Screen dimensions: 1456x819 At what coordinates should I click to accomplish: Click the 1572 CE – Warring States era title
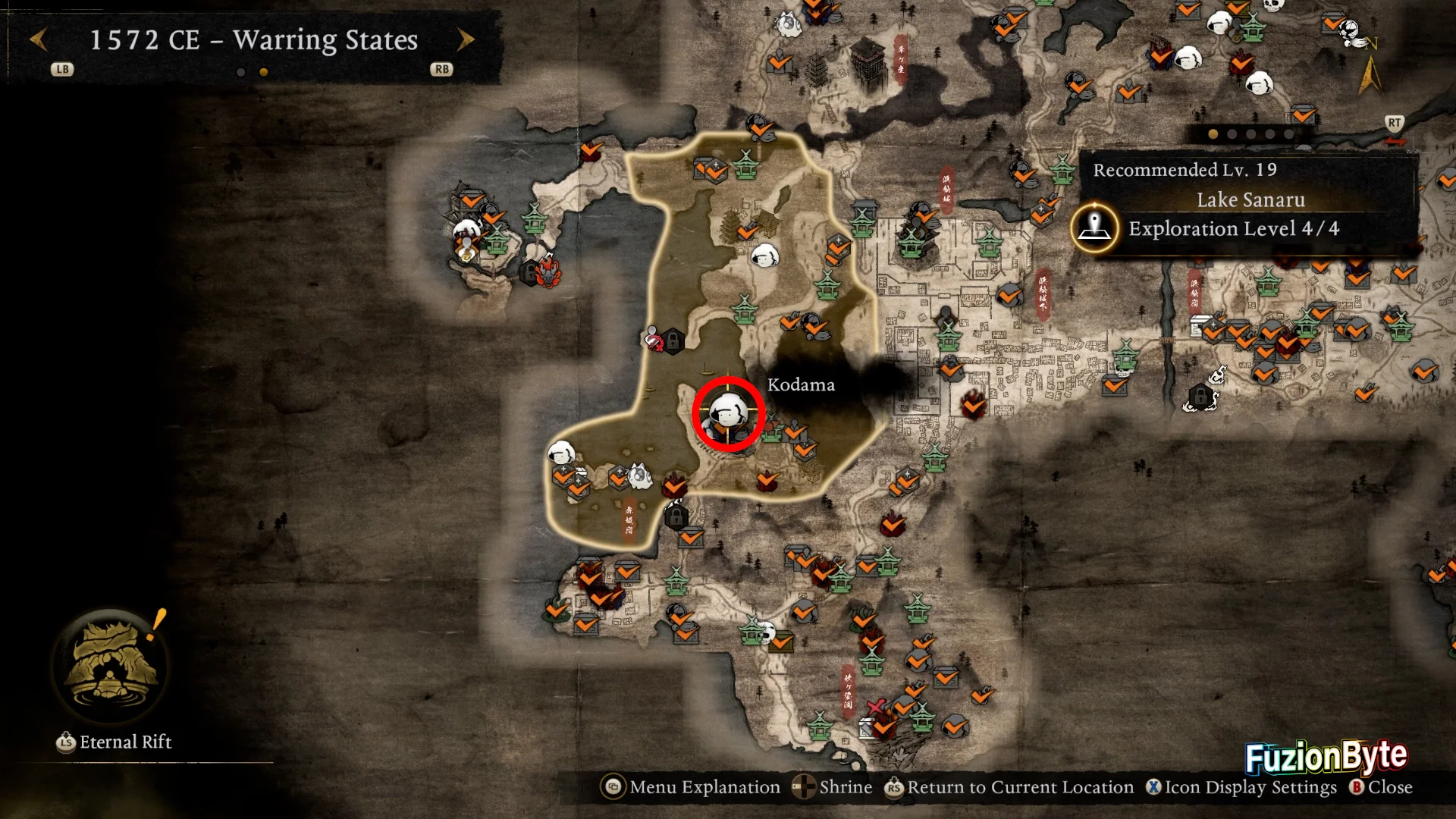pyautogui.click(x=253, y=39)
